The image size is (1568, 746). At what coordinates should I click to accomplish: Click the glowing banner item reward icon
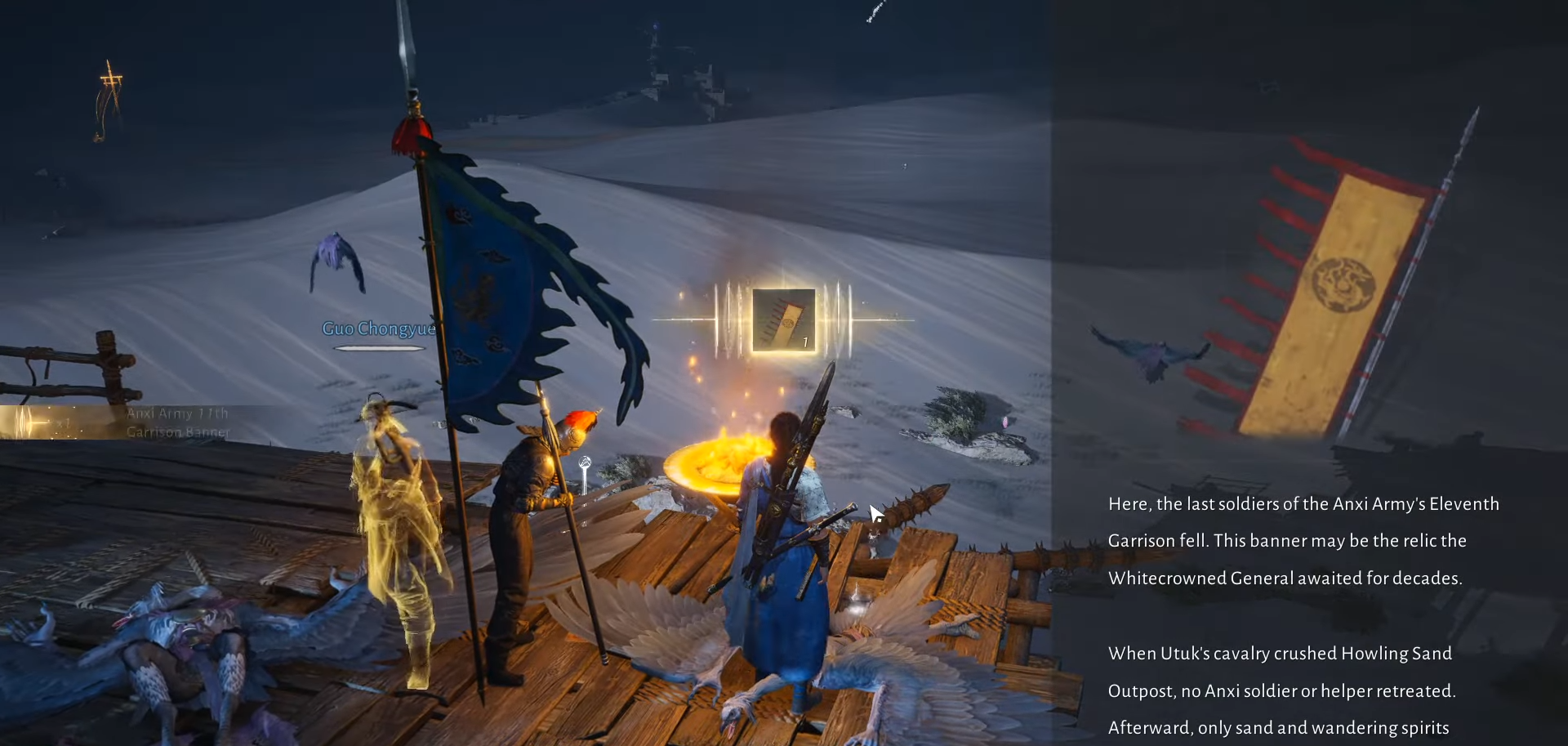tap(783, 320)
